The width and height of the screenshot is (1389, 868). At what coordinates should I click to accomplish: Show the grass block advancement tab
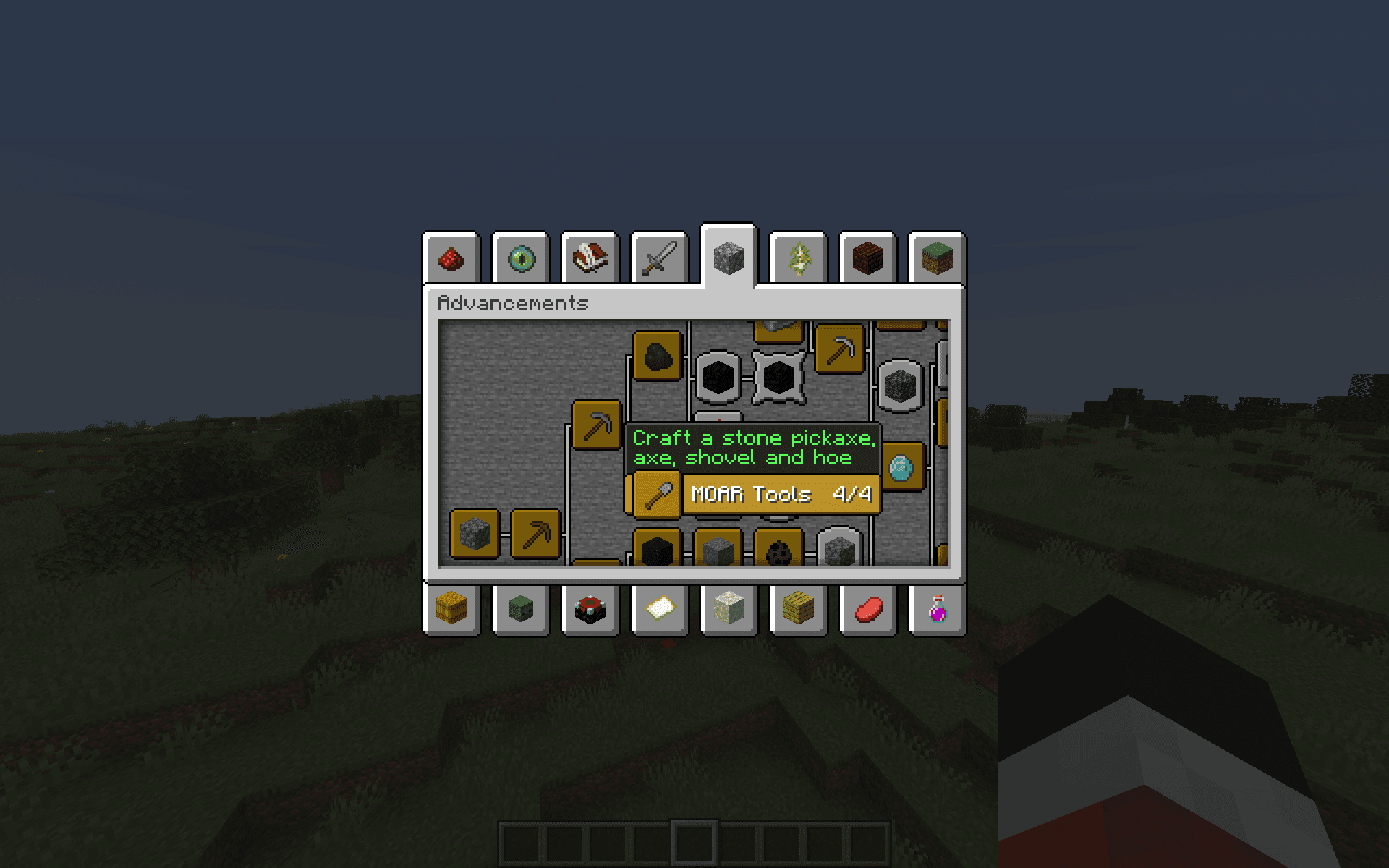pyautogui.click(x=938, y=258)
